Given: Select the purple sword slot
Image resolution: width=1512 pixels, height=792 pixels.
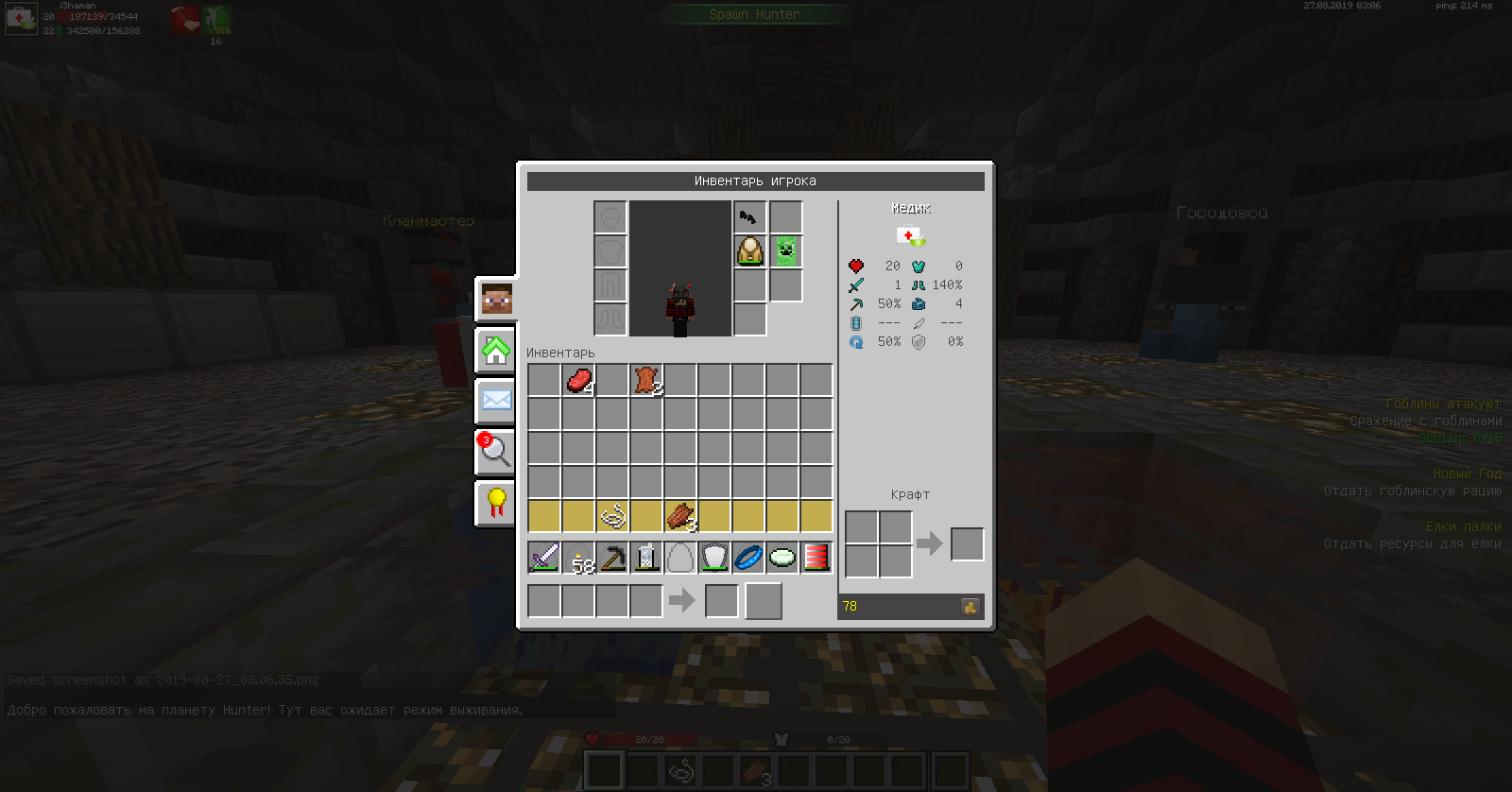Looking at the screenshot, I should tap(544, 558).
